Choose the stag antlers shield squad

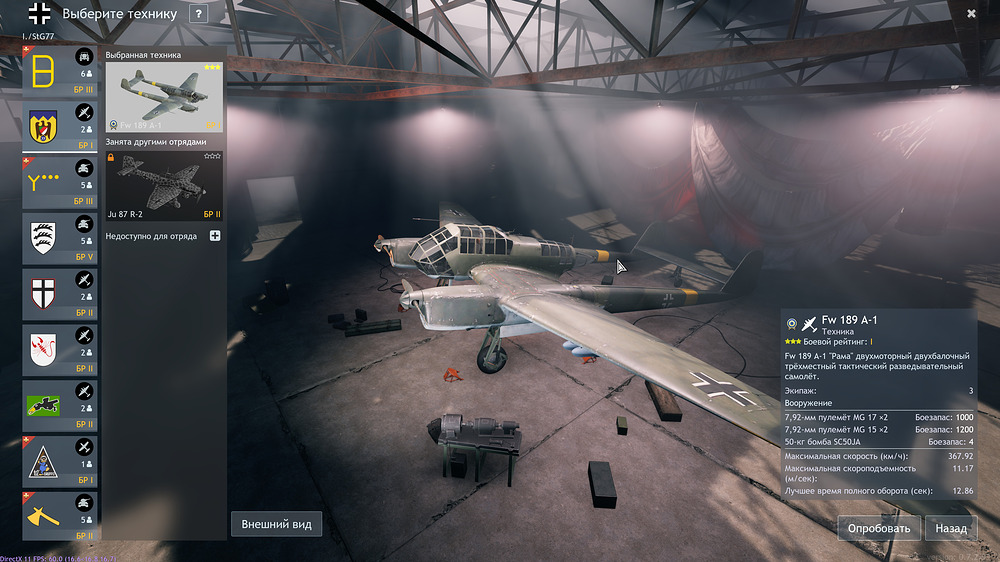[60, 239]
